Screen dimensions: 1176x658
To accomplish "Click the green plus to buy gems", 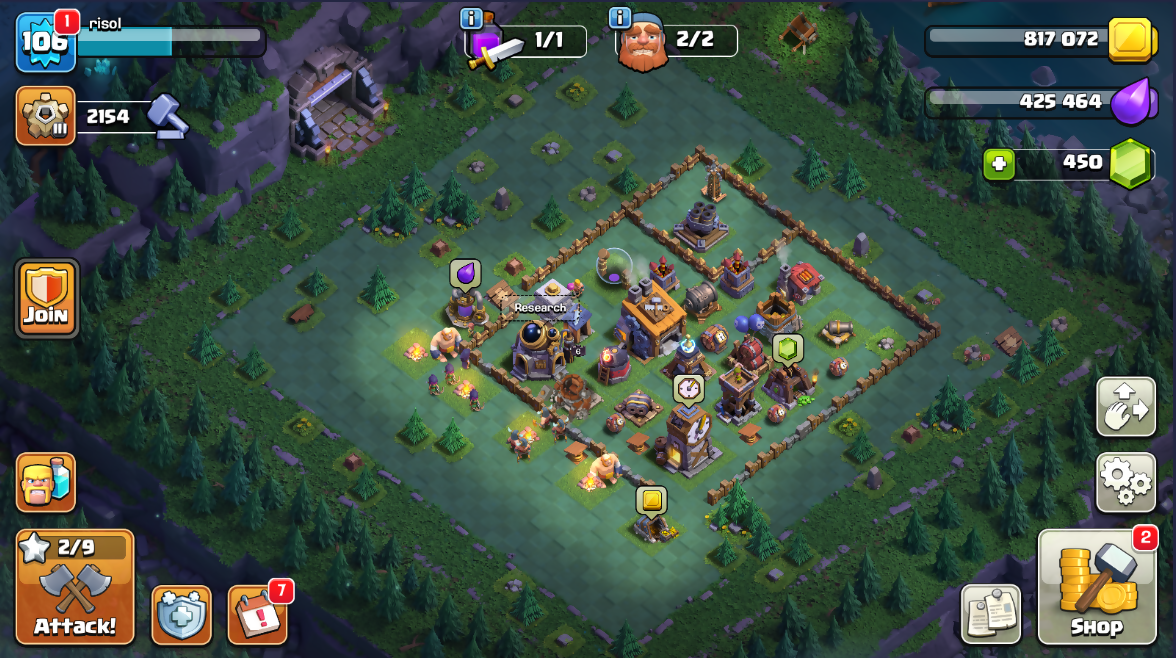I will click(x=998, y=163).
